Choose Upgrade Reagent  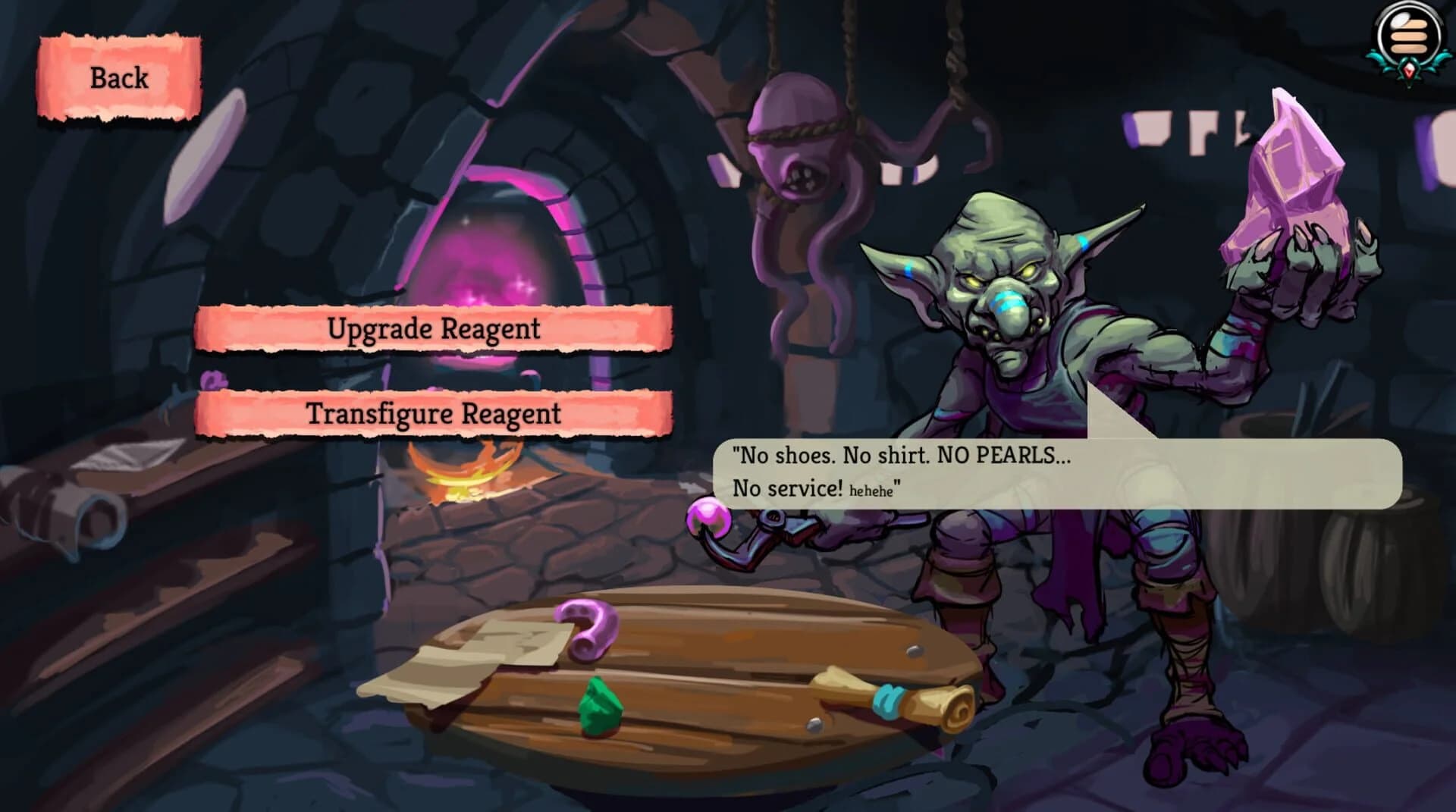[432, 329]
